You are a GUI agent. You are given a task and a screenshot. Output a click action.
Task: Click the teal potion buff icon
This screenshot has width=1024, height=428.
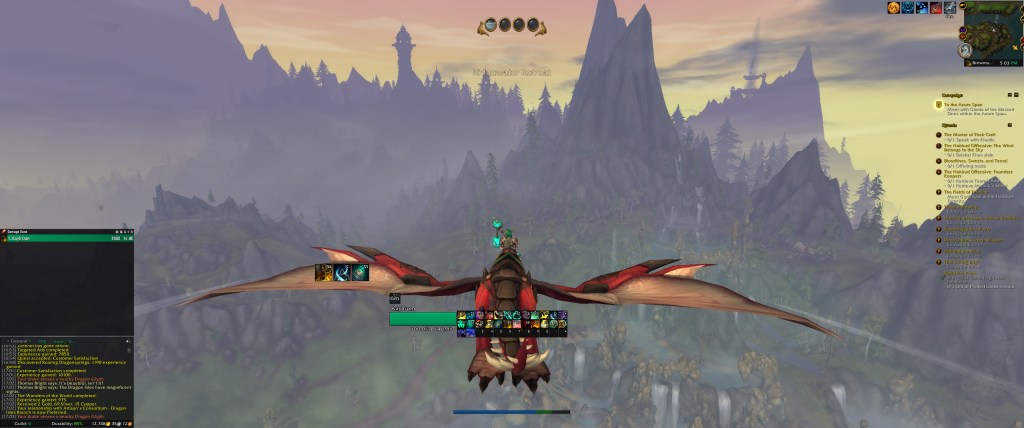point(360,272)
